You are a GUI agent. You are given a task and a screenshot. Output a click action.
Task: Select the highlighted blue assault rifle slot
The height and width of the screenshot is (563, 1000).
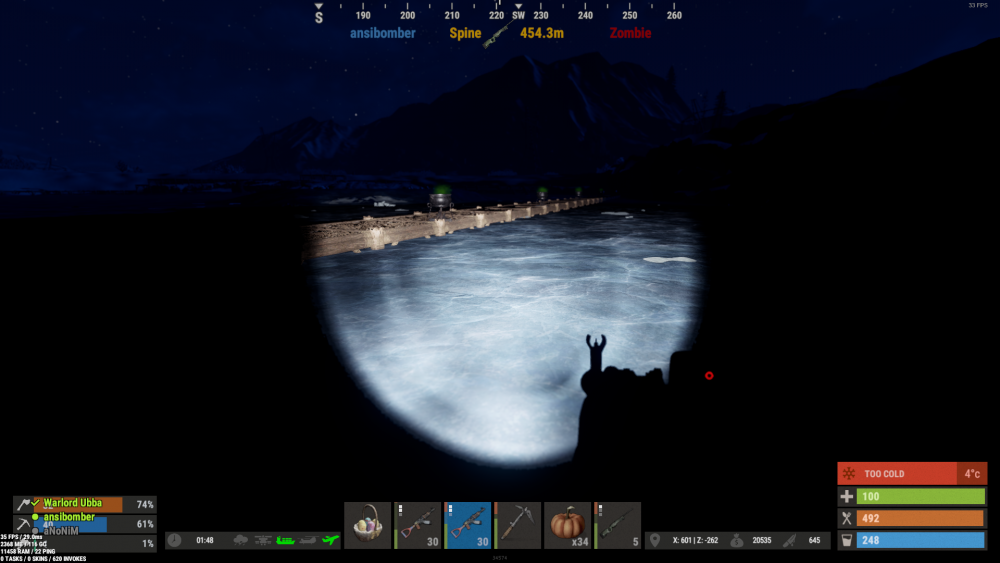tap(468, 525)
